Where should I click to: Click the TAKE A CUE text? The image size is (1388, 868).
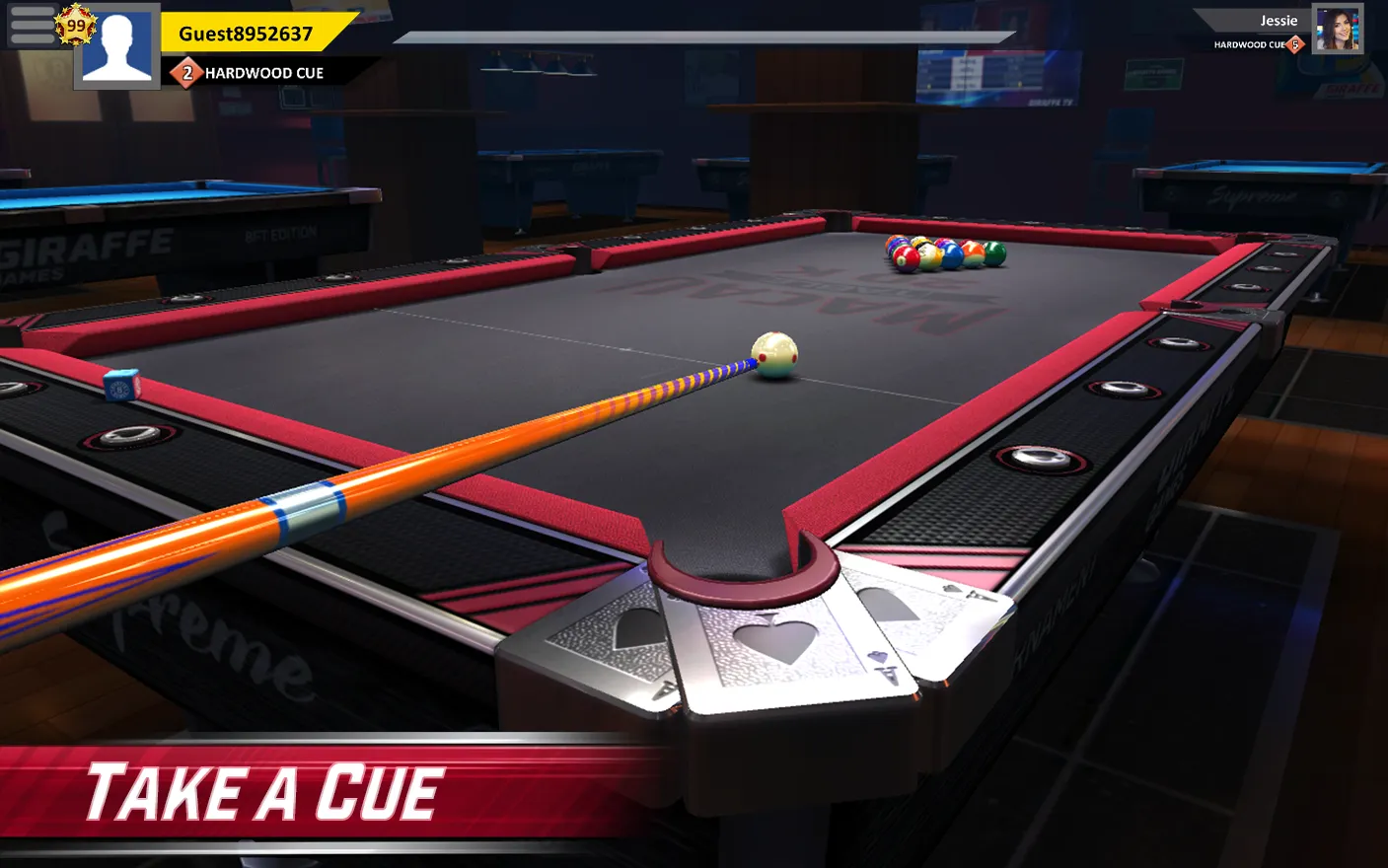pyautogui.click(x=266, y=788)
